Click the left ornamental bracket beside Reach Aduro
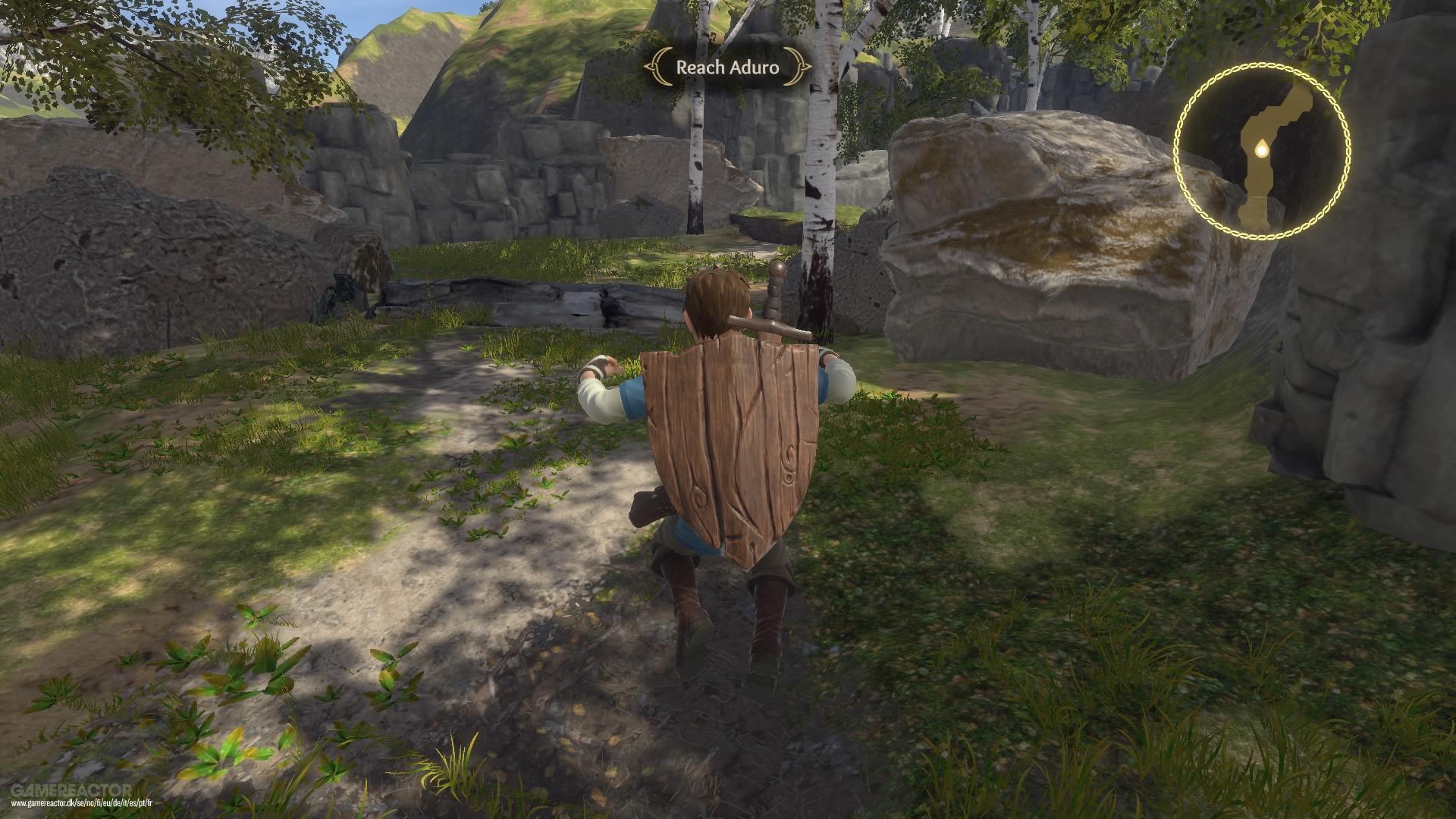This screenshot has height=819, width=1456. point(657,68)
